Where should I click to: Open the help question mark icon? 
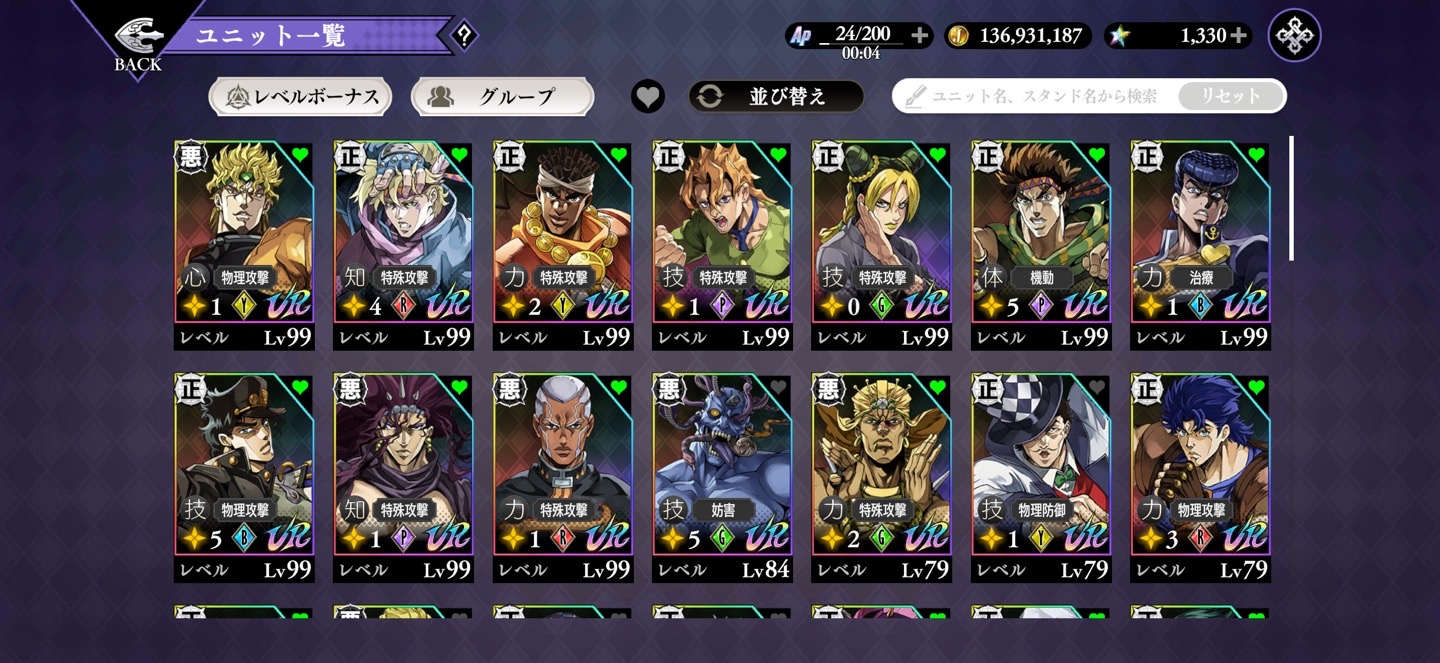(463, 36)
